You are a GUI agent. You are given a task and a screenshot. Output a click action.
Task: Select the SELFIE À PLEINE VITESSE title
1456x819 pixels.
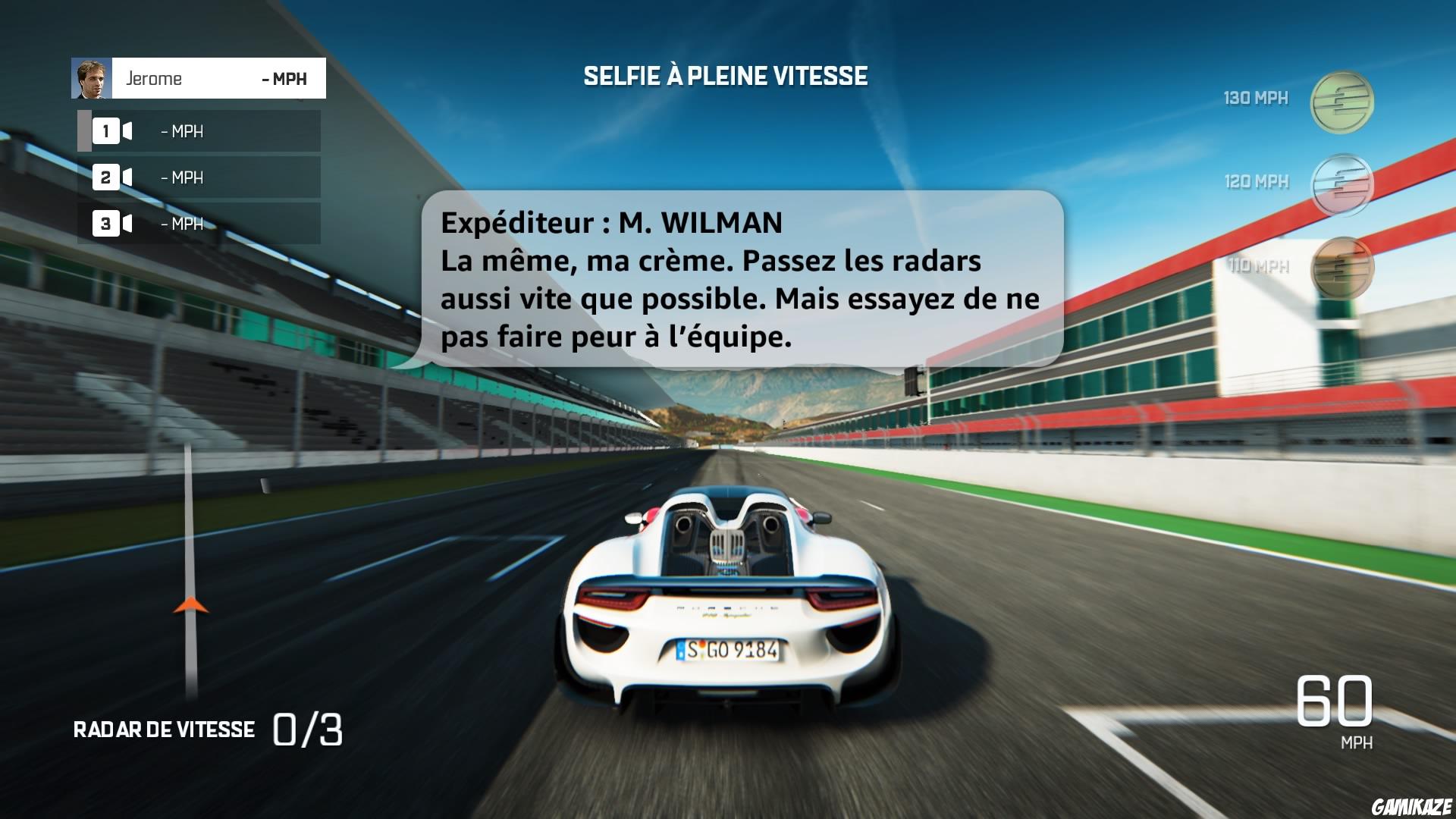(726, 75)
